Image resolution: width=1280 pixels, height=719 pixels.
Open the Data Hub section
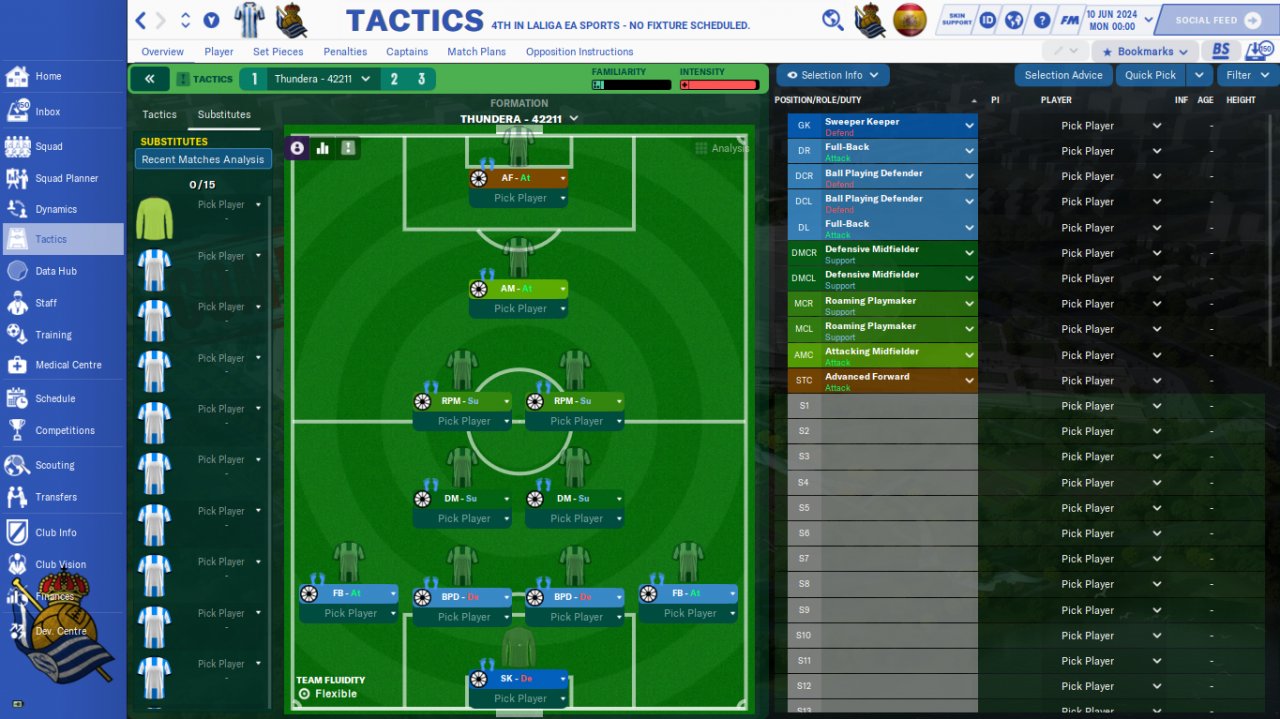click(x=55, y=271)
